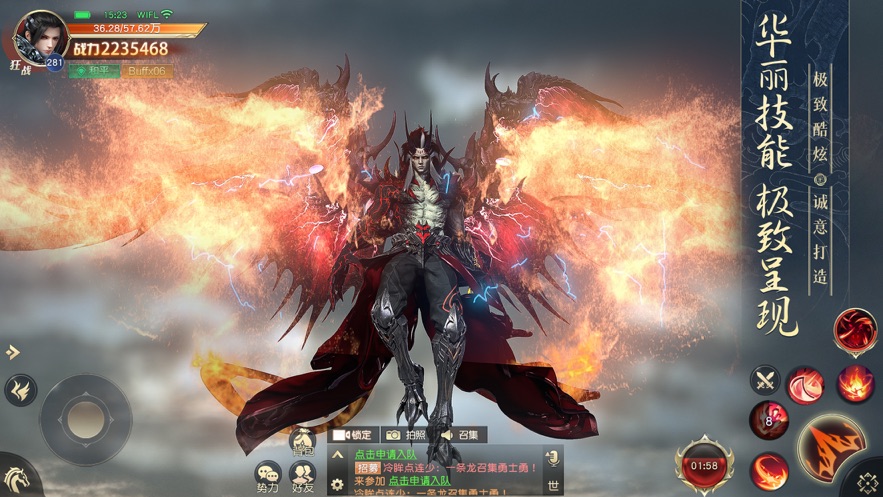Open the Buffx06 status list
The height and width of the screenshot is (497, 883).
(x=148, y=71)
